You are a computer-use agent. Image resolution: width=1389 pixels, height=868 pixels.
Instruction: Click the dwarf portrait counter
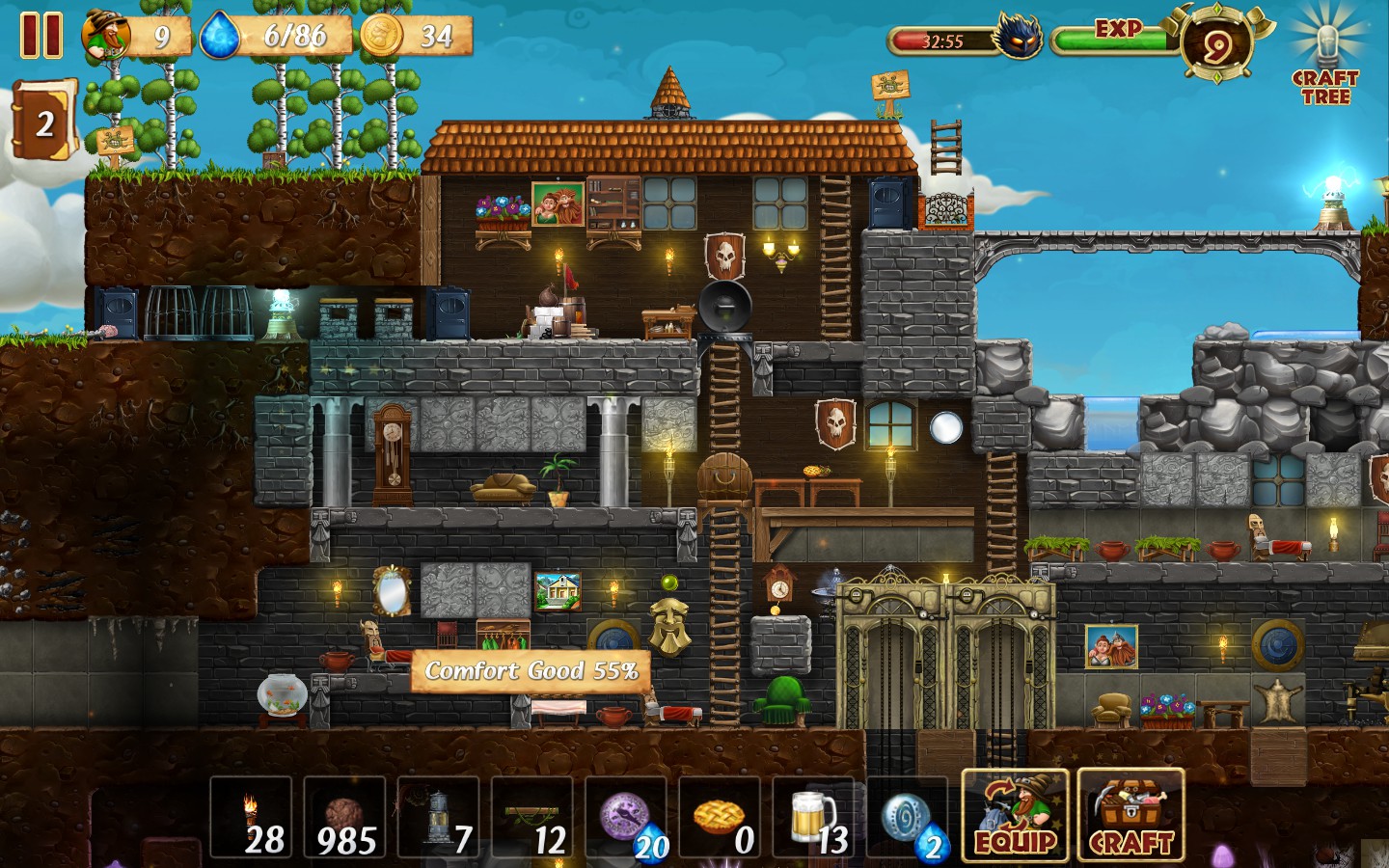pos(107,37)
